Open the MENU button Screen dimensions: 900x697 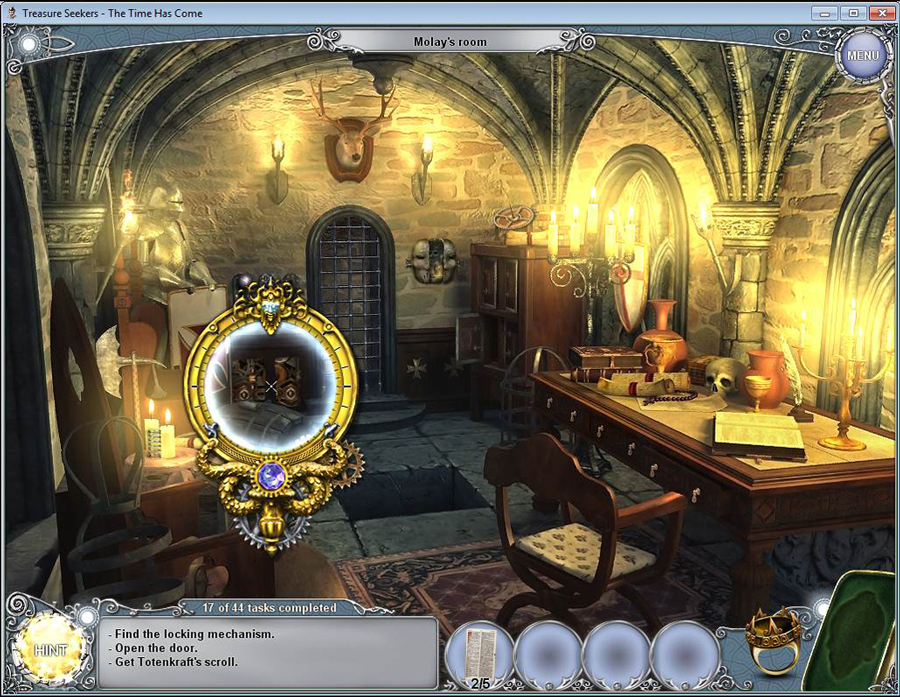tap(861, 54)
